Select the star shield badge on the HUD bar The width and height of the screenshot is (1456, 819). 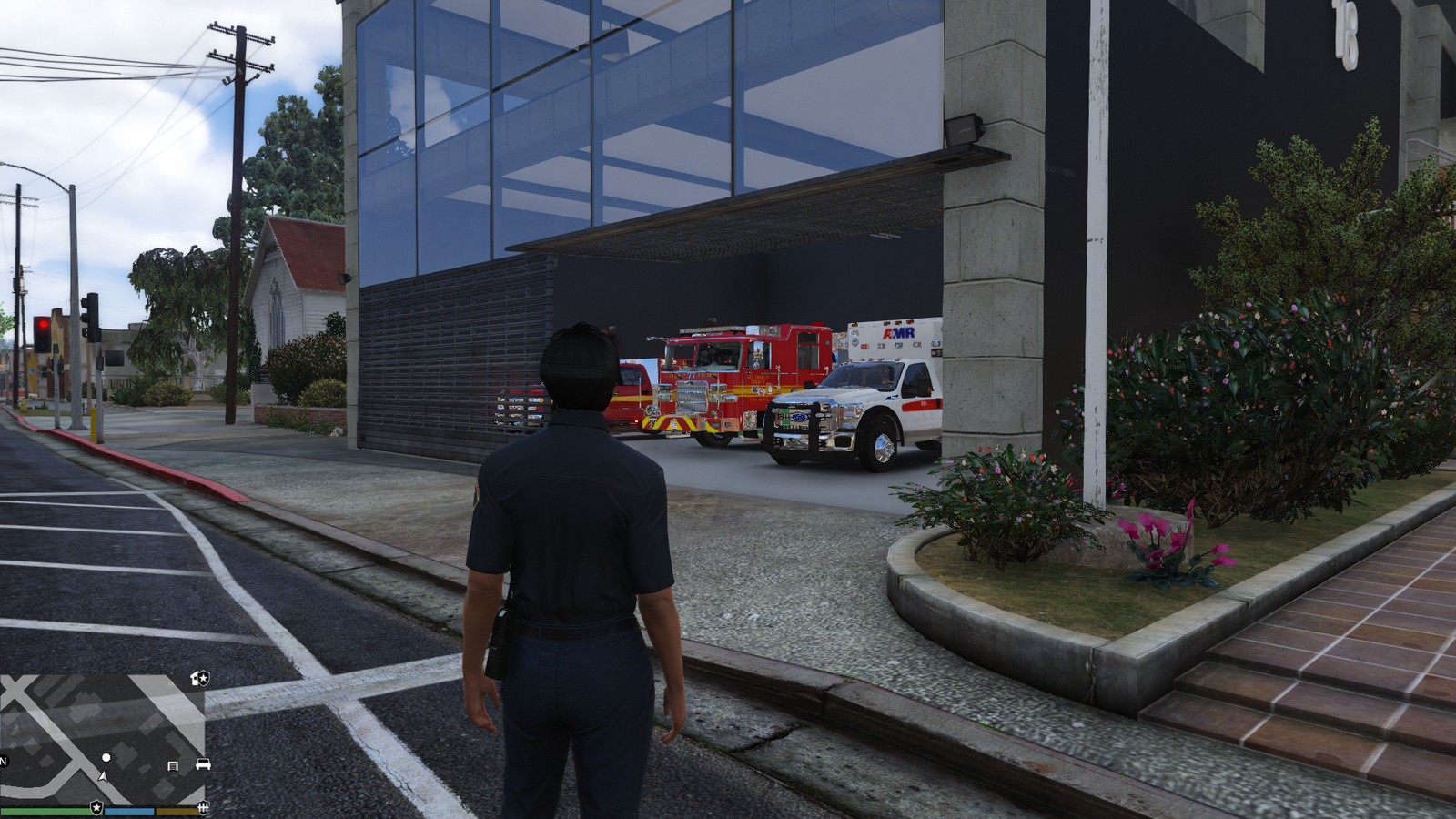[96, 807]
